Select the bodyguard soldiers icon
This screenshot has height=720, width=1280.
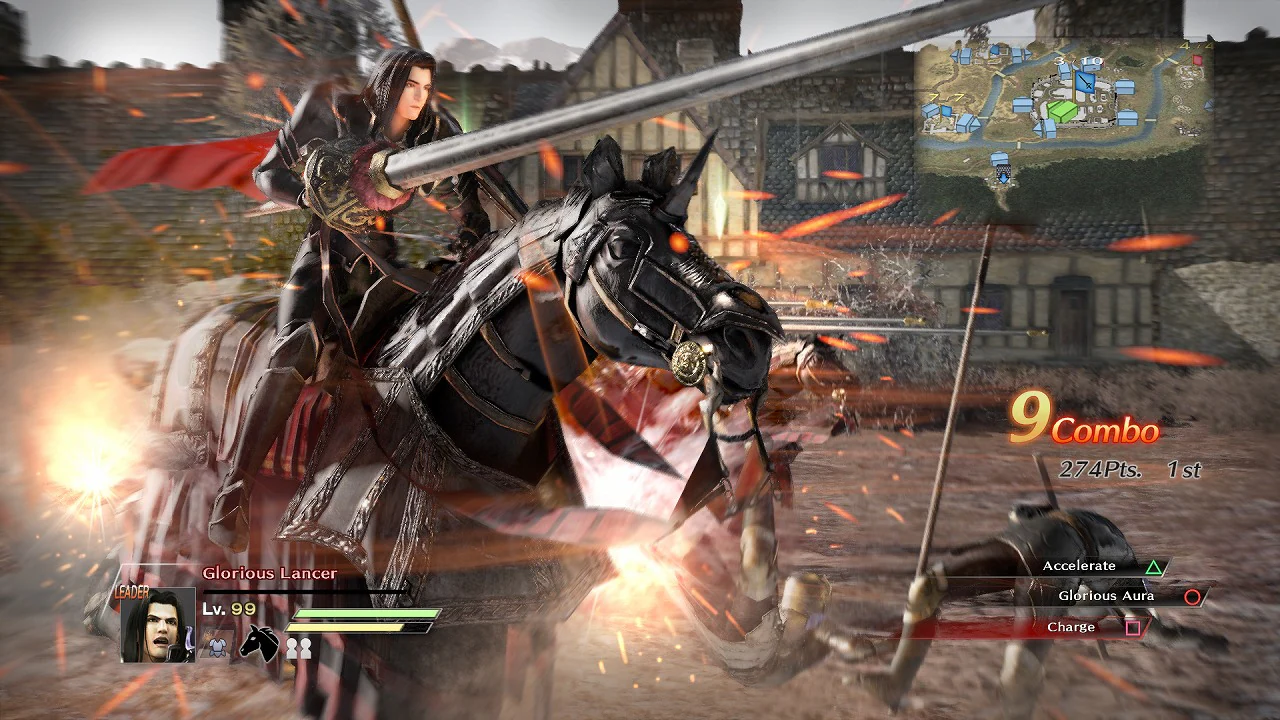[300, 647]
